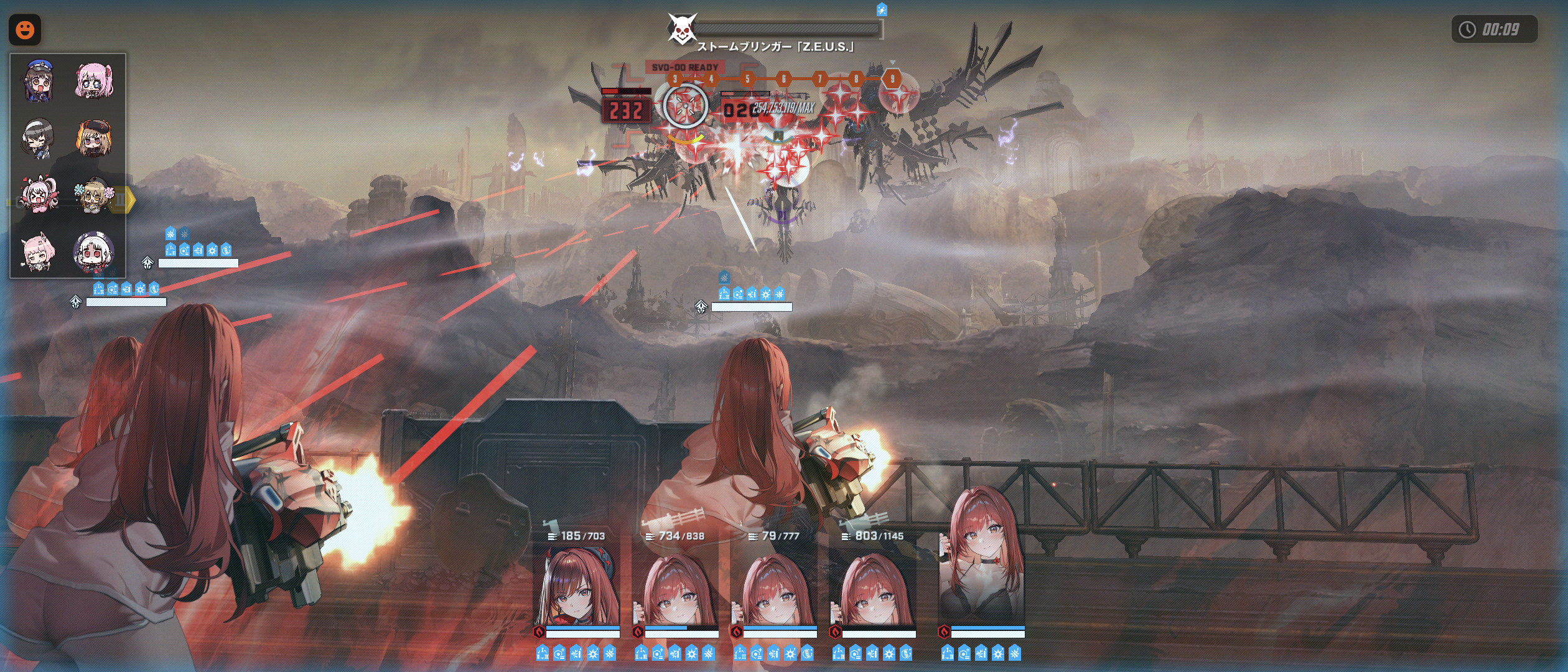Select the character with 803/1145 ammo
This screenshot has height=672, width=1568.
(873, 588)
